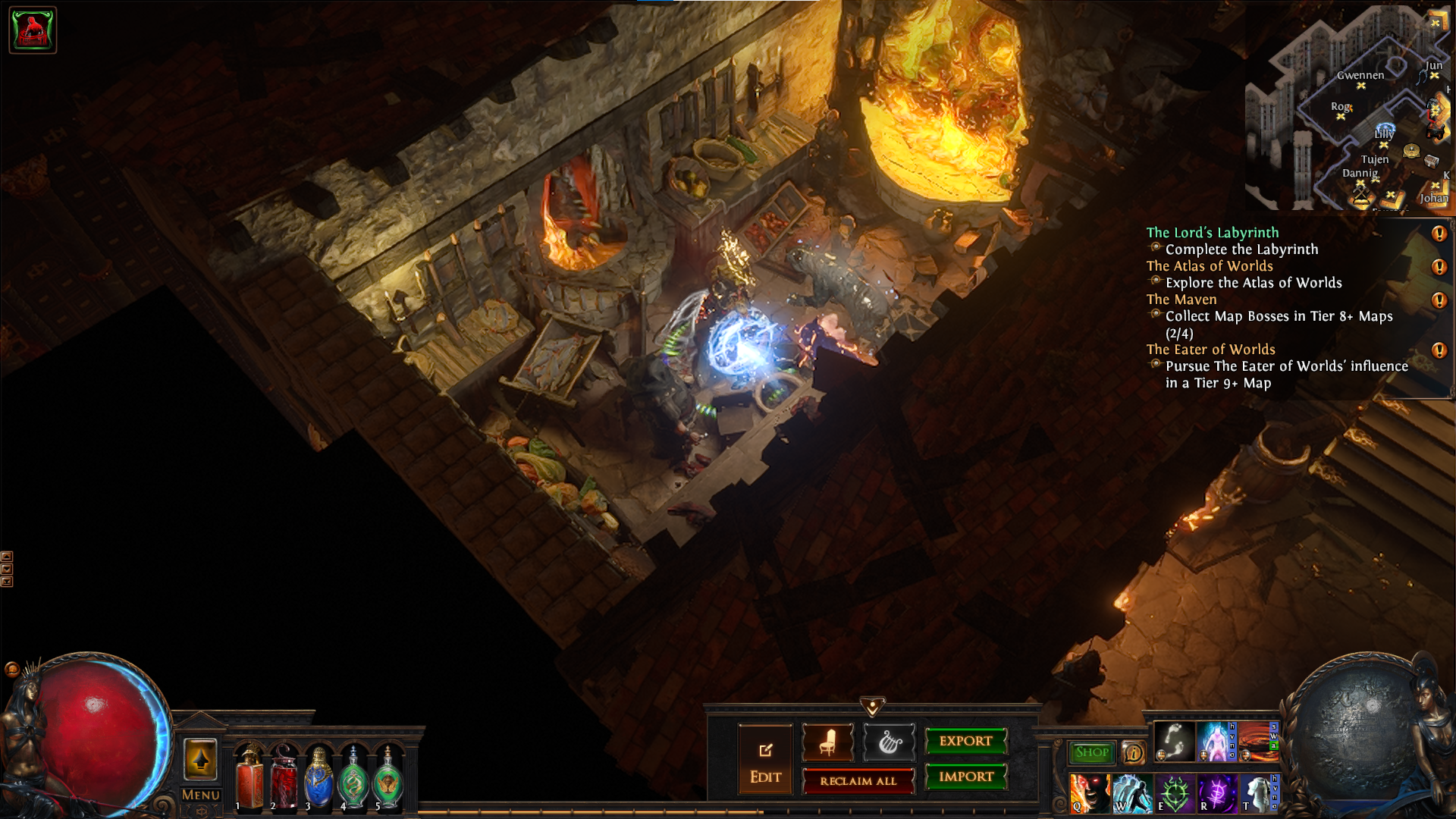1456x819 pixels.
Task: Import a hideout layout
Action: pyautogui.click(x=965, y=777)
